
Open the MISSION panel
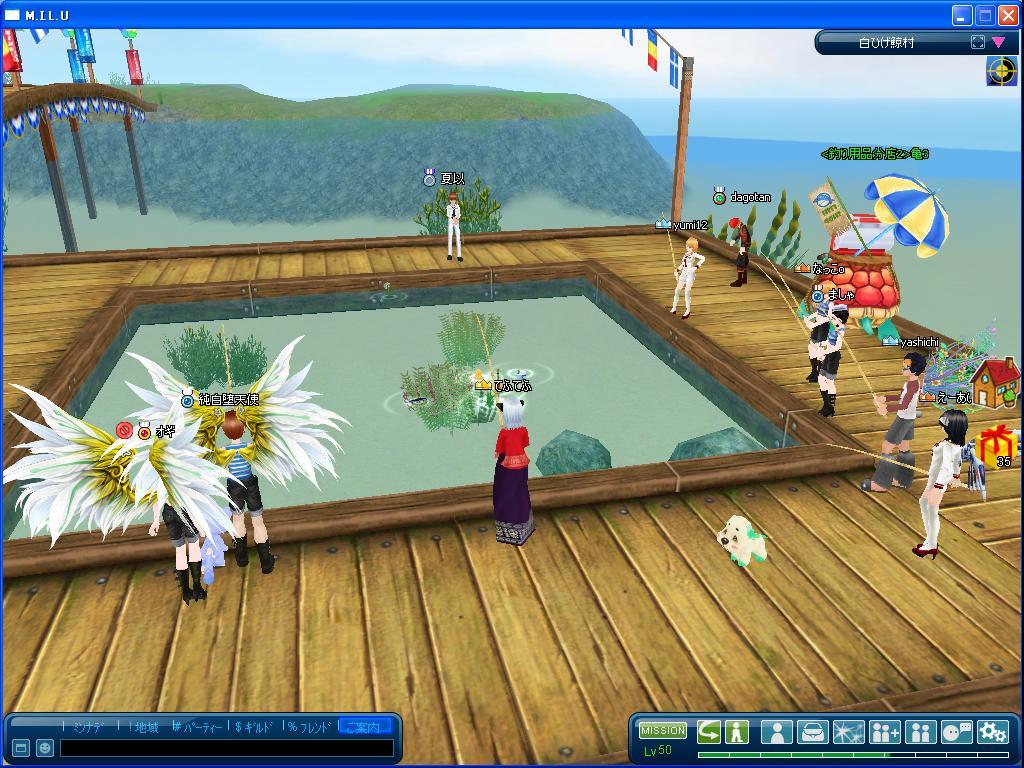coord(663,731)
